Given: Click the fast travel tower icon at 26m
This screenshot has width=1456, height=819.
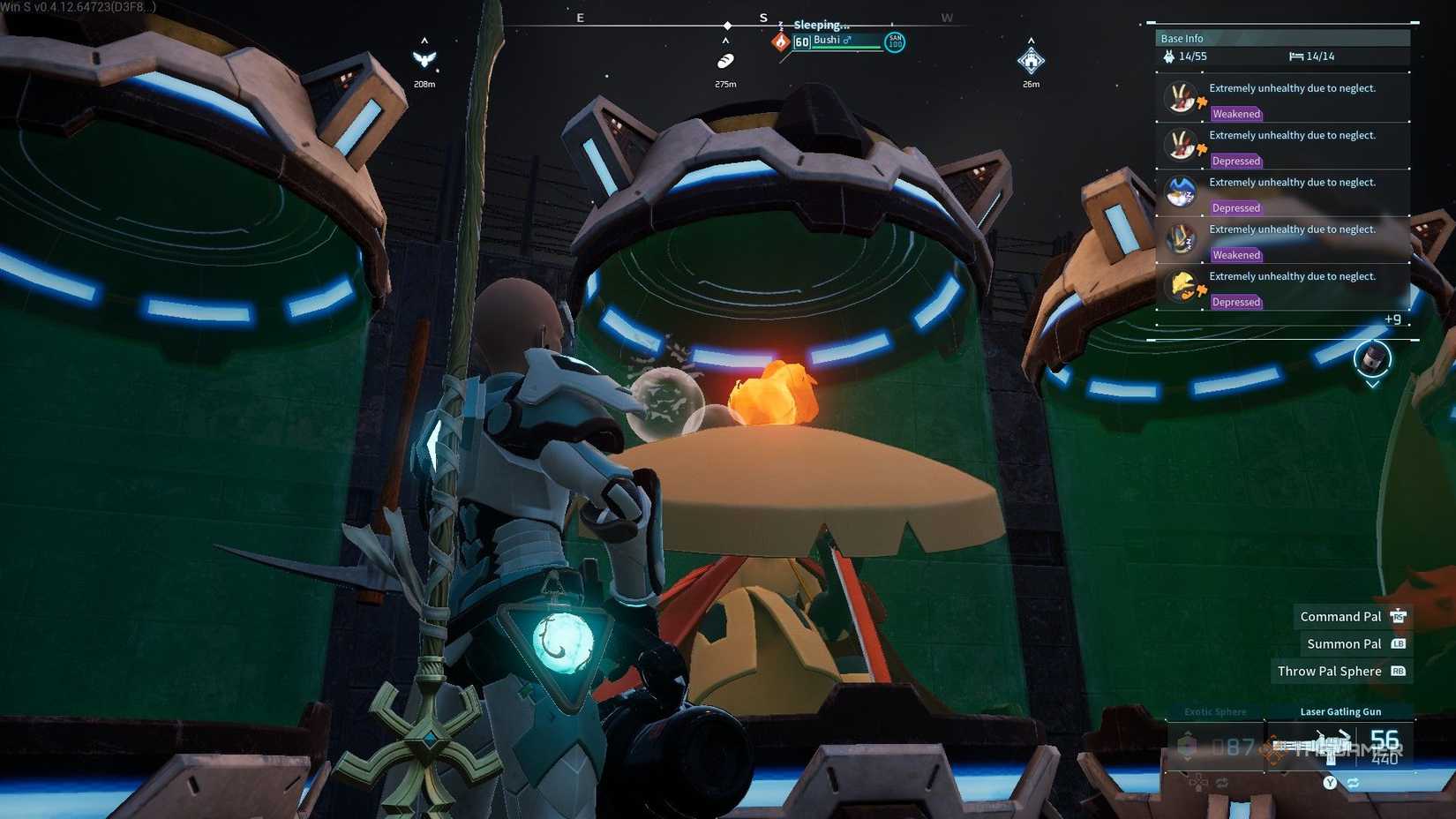Looking at the screenshot, I should 1031,61.
